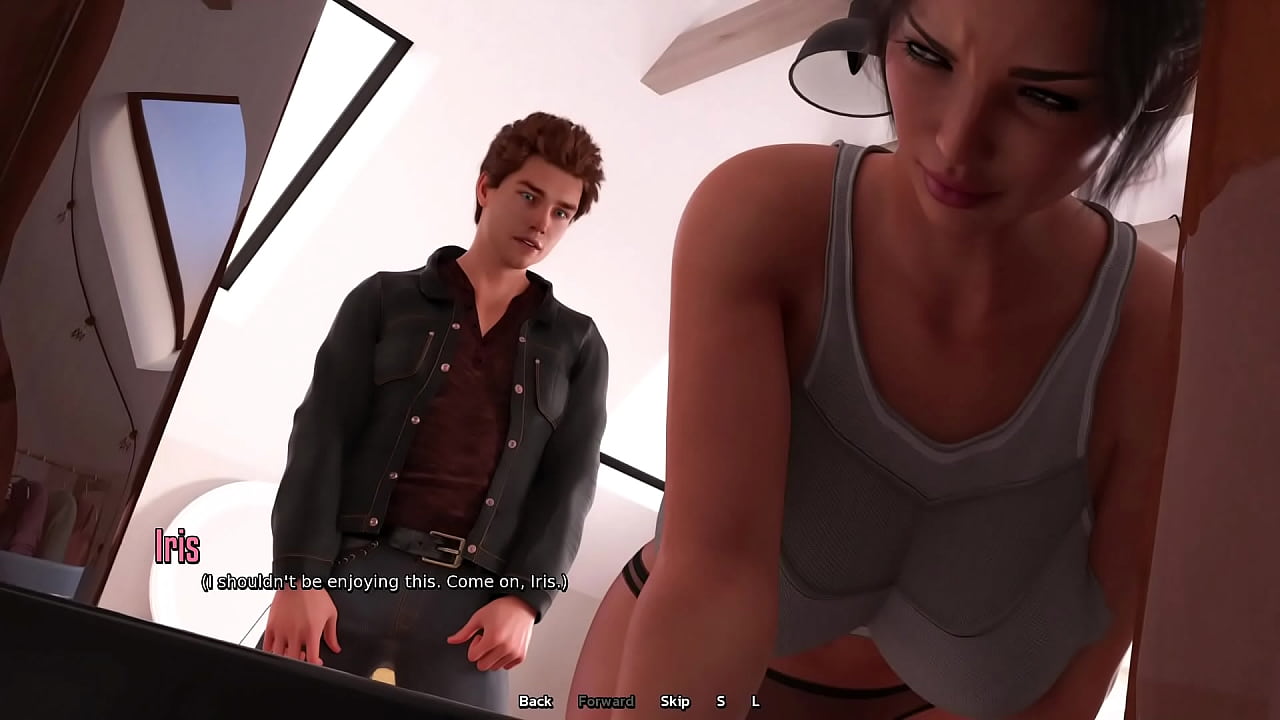Viewport: 1280px width, 720px height.
Task: Select the grayed-out Forward control
Action: [606, 702]
